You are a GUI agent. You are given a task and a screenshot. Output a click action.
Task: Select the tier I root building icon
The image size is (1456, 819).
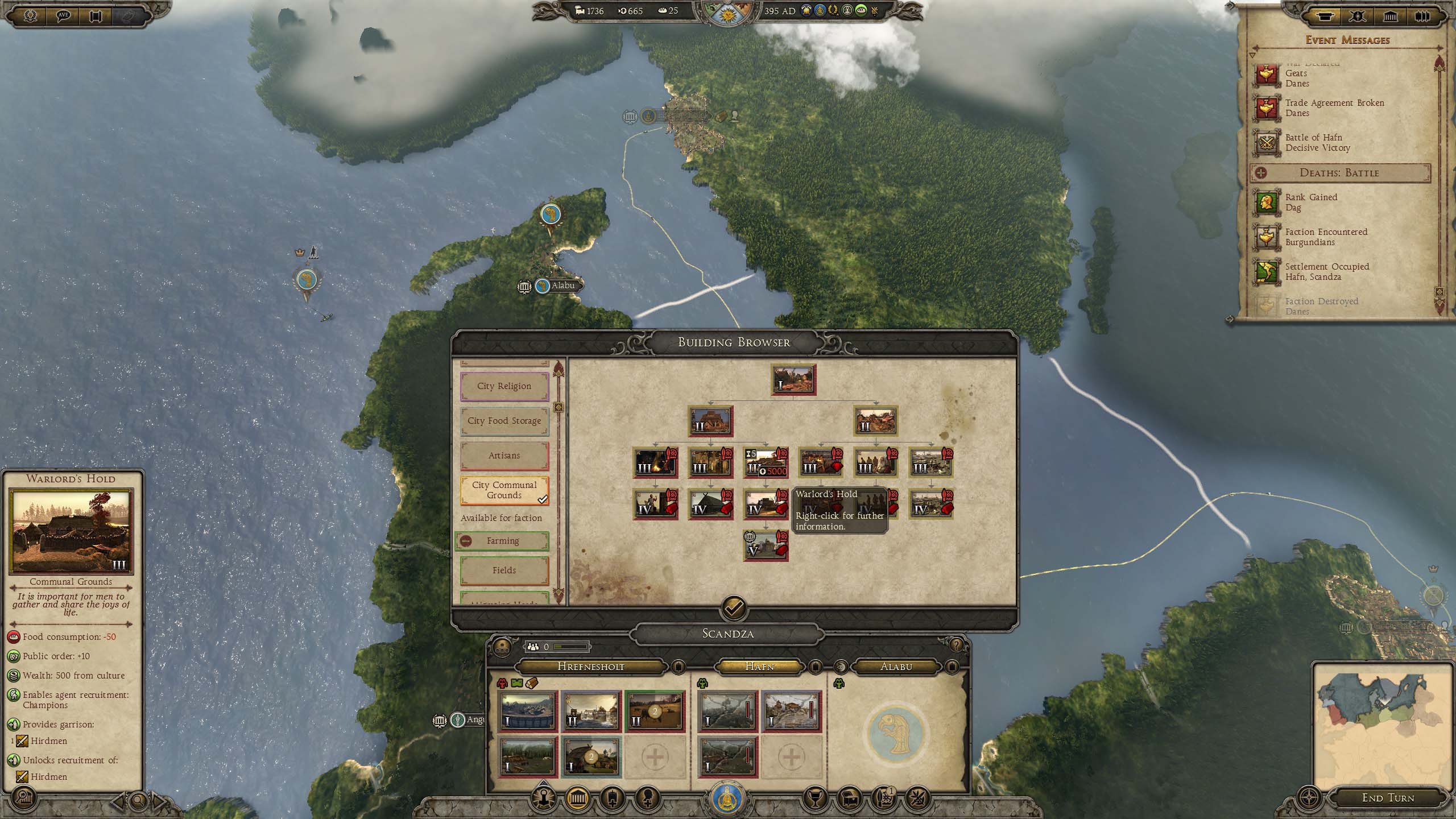(x=793, y=380)
